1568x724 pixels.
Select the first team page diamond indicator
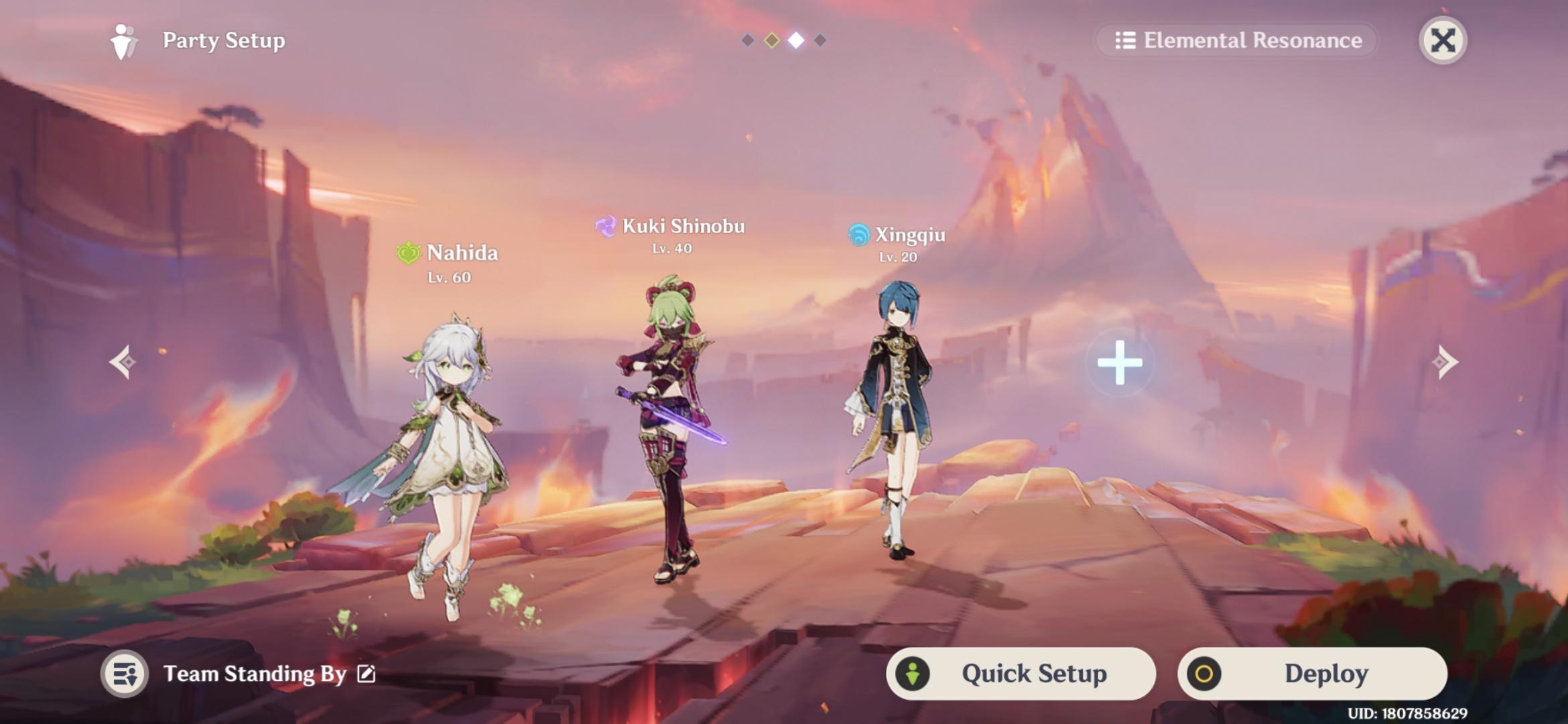(746, 40)
